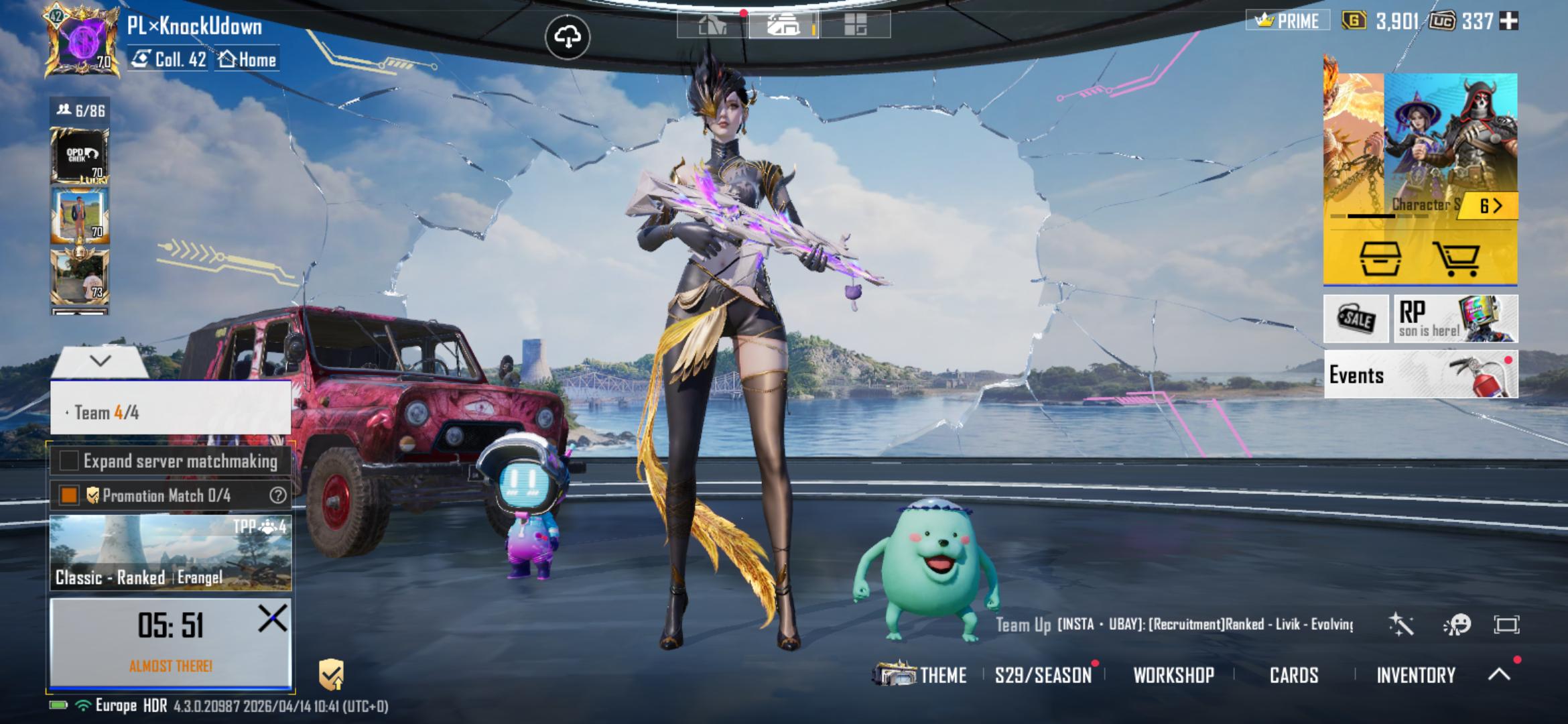The image size is (1568, 724).
Task: Open the PL×KnockUdown player profile avatar
Action: tap(80, 42)
